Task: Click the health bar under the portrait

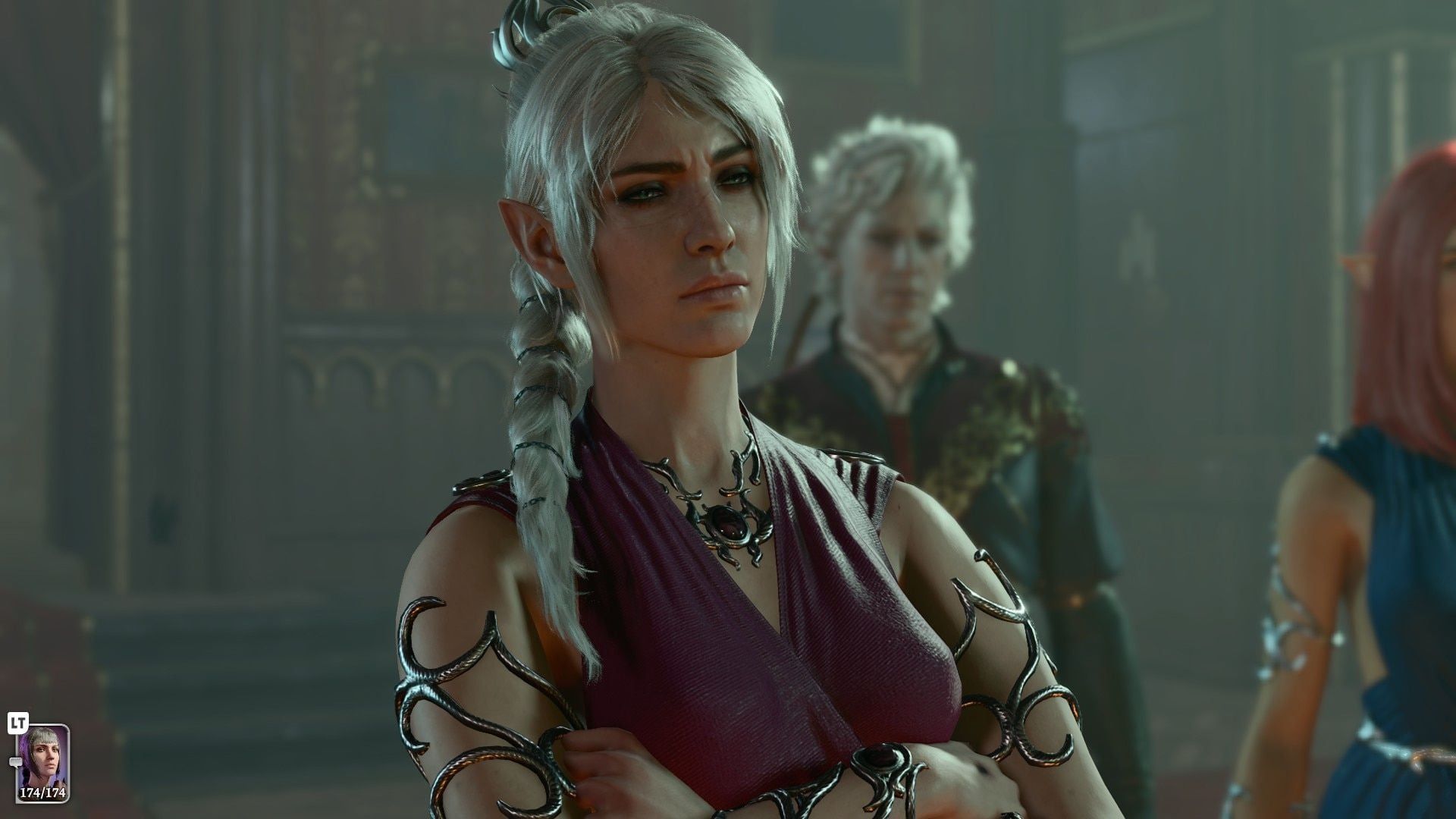Action: point(43,793)
